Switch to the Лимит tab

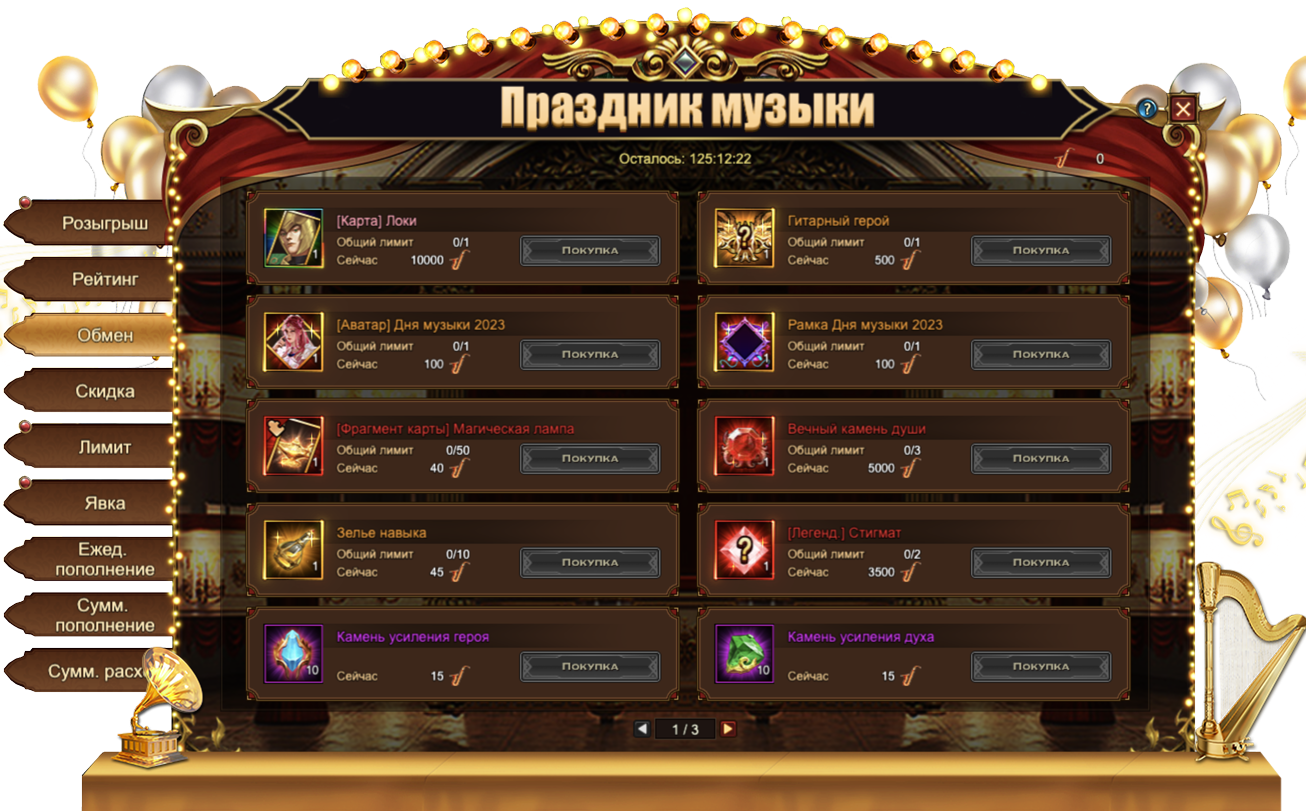104,448
